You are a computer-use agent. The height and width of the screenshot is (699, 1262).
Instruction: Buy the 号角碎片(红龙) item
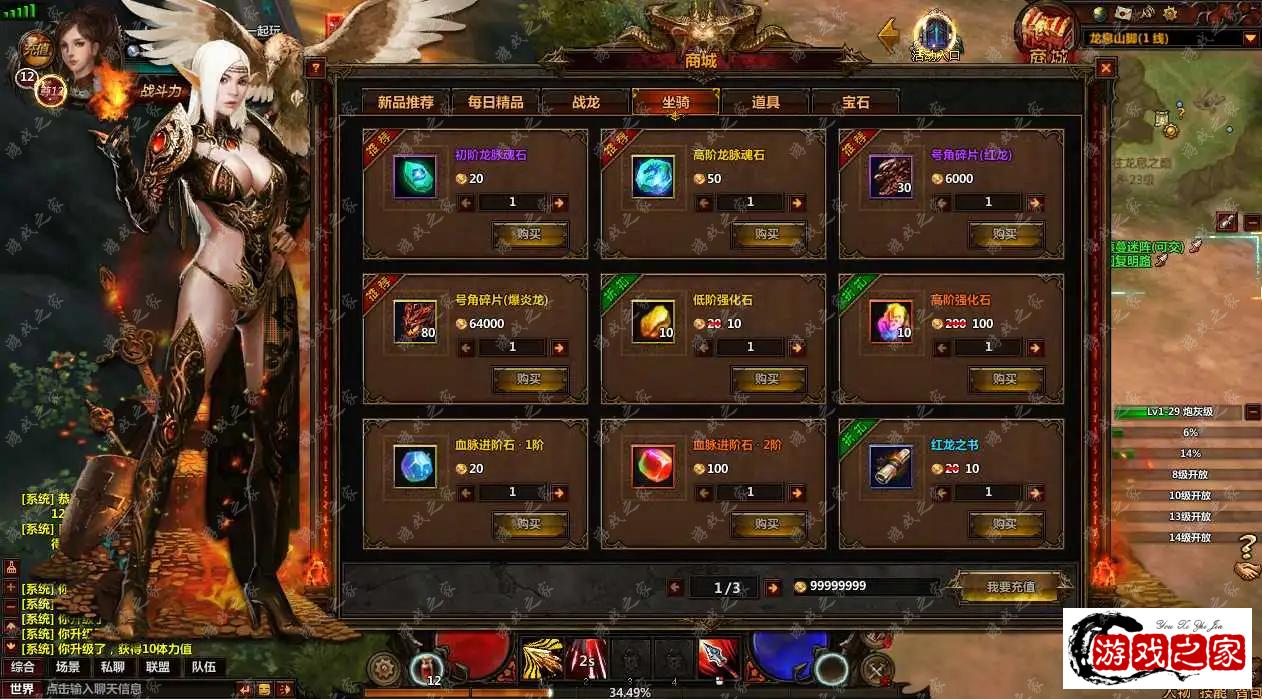(1005, 234)
